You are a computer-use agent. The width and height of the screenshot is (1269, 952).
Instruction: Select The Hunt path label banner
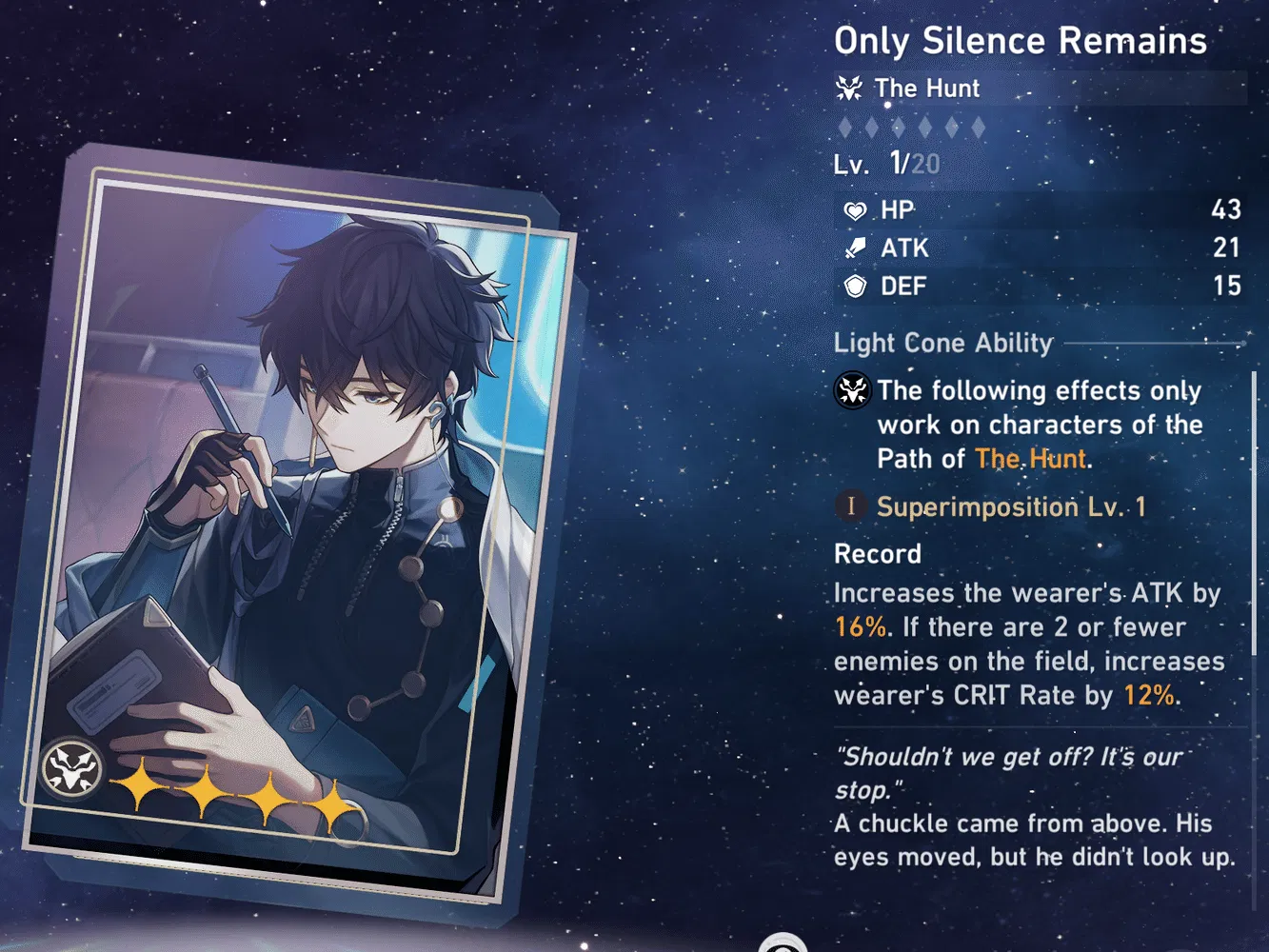click(x=926, y=88)
